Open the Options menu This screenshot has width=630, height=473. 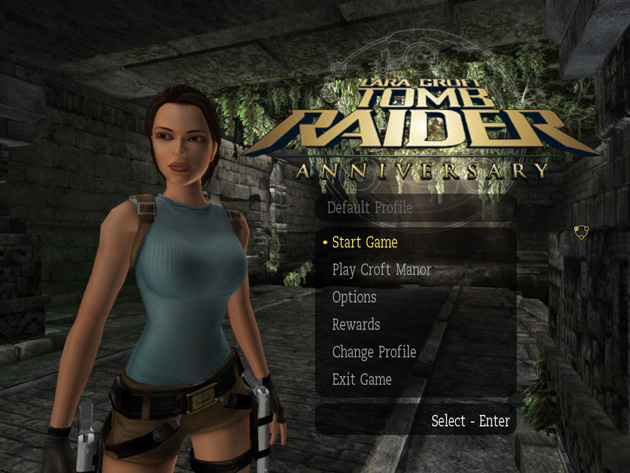(x=354, y=298)
